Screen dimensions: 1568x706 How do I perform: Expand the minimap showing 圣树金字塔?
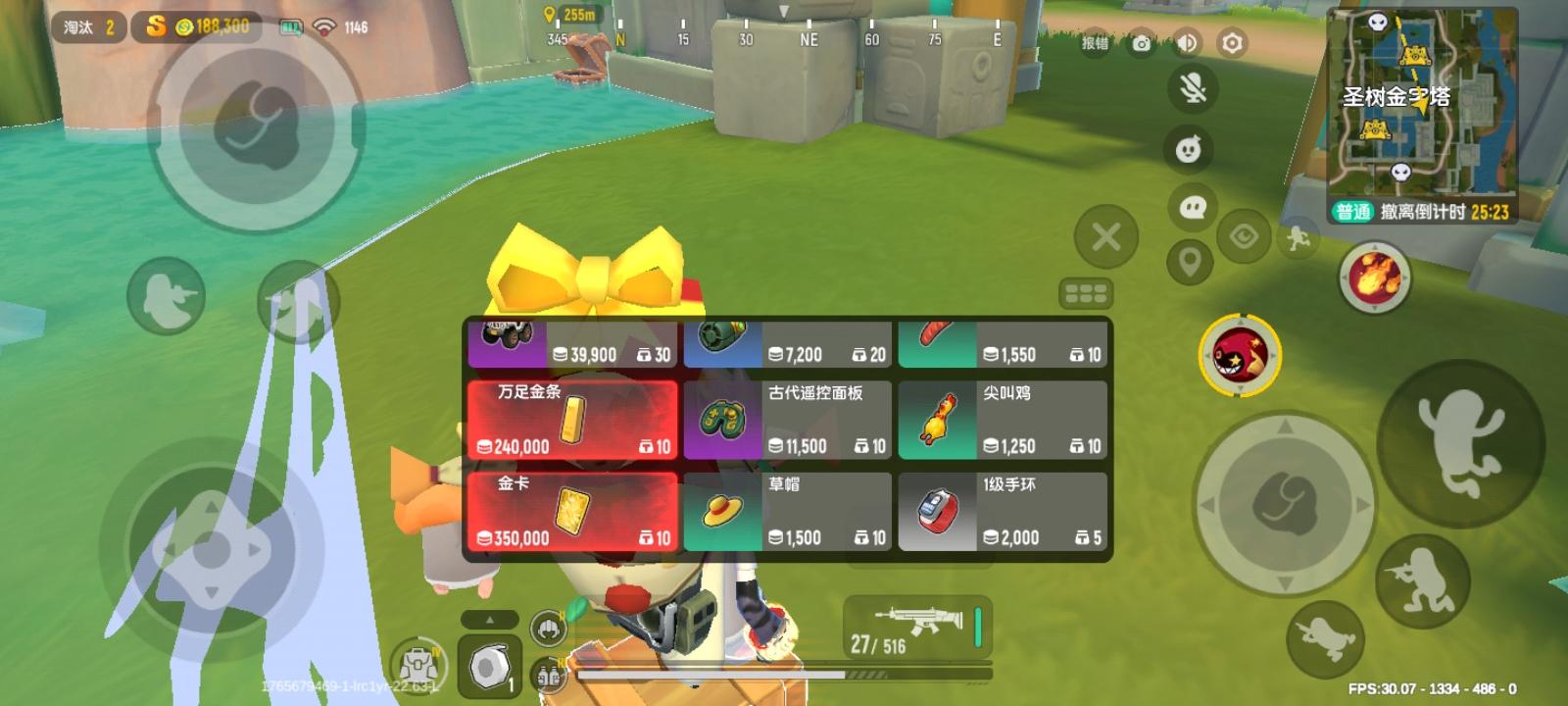click(x=1421, y=118)
